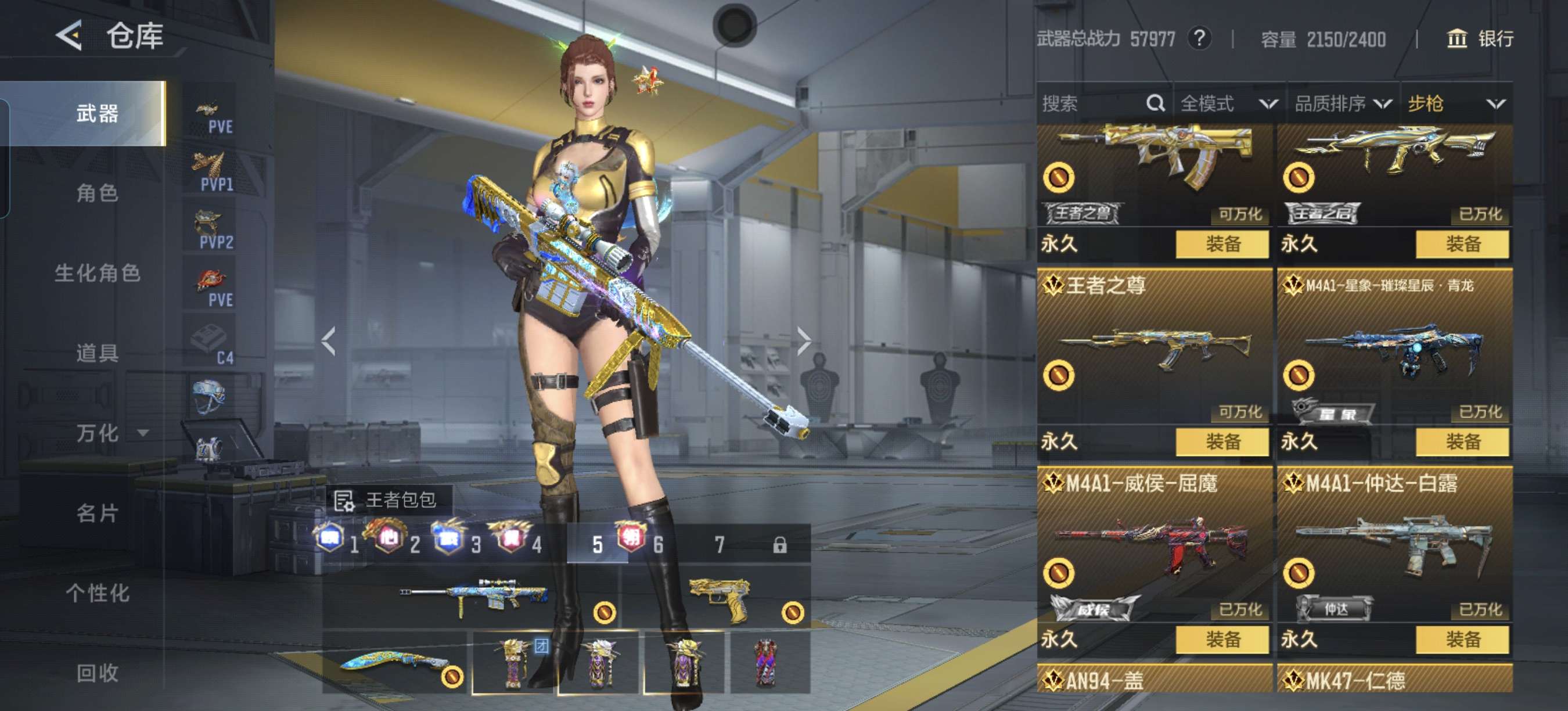The width and height of the screenshot is (1568, 711).
Task: Open the 回收 recycling tab
Action: (x=97, y=673)
